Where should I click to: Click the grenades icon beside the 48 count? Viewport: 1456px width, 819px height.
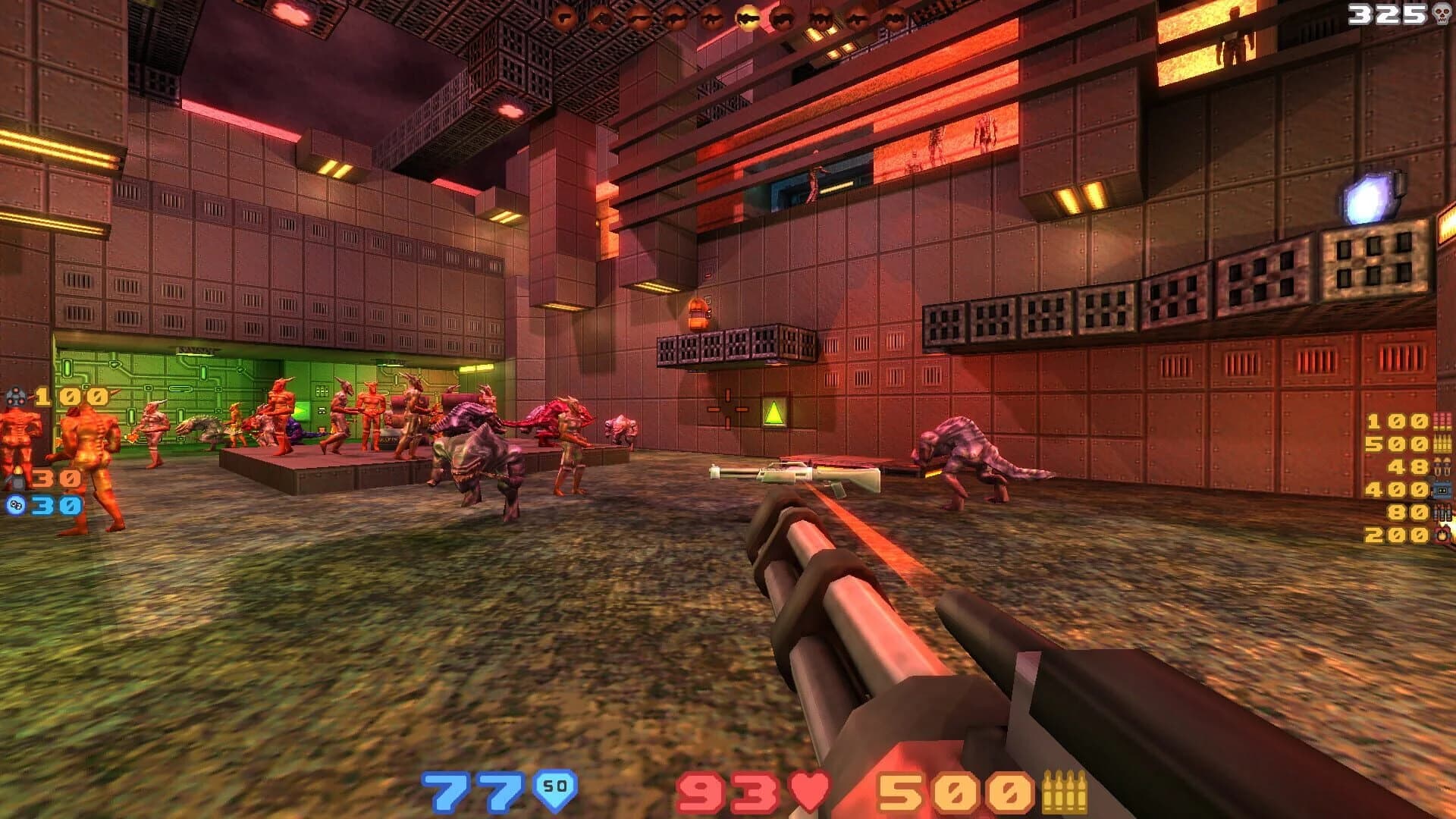click(1441, 468)
